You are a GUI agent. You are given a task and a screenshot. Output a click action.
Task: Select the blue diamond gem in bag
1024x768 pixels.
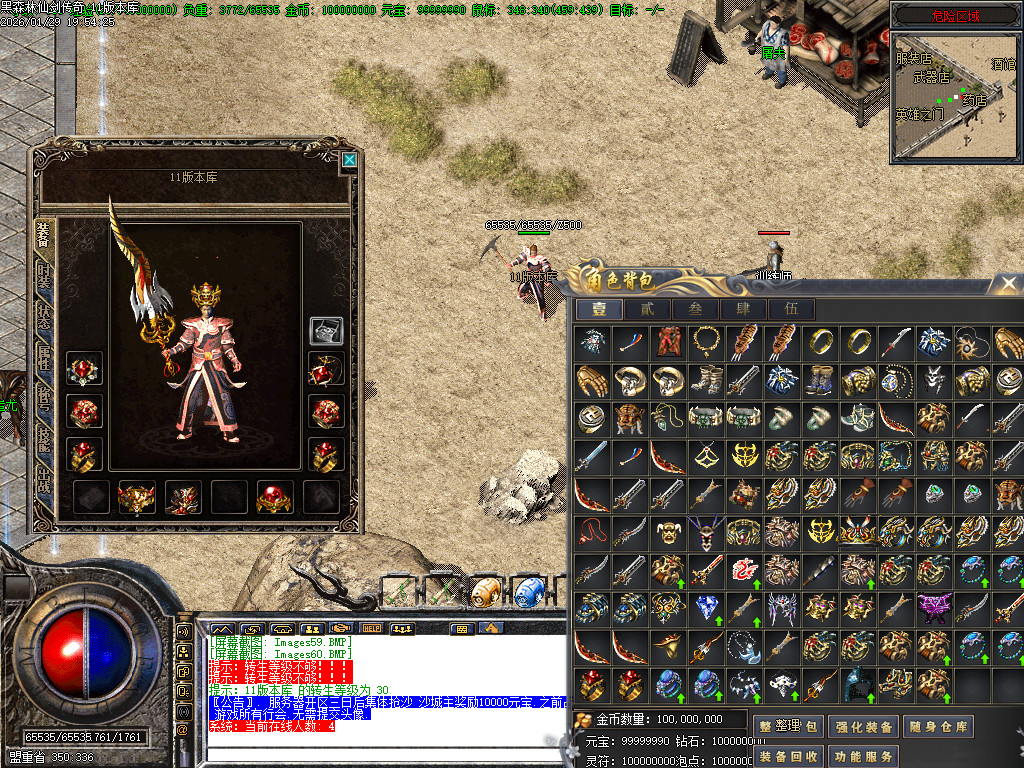[706, 607]
